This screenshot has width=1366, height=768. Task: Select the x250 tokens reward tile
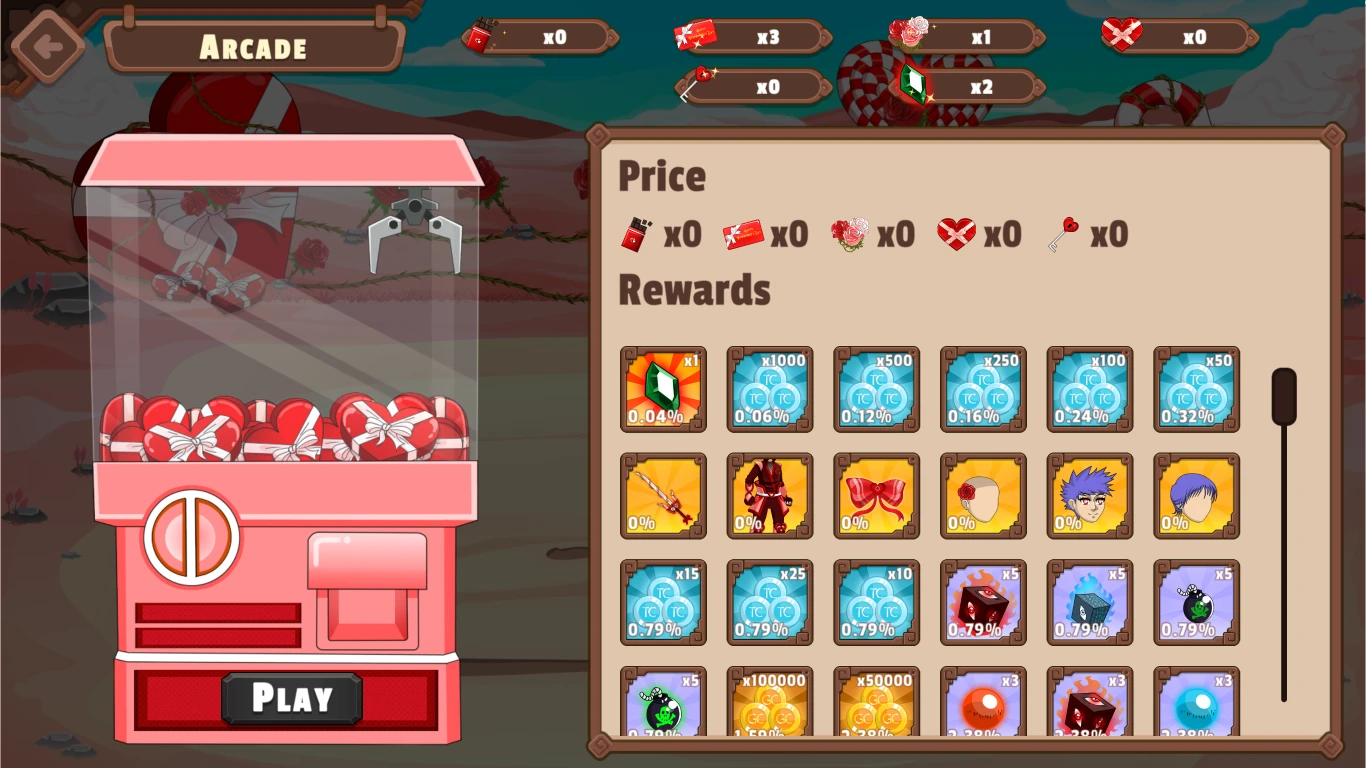pyautogui.click(x=983, y=389)
